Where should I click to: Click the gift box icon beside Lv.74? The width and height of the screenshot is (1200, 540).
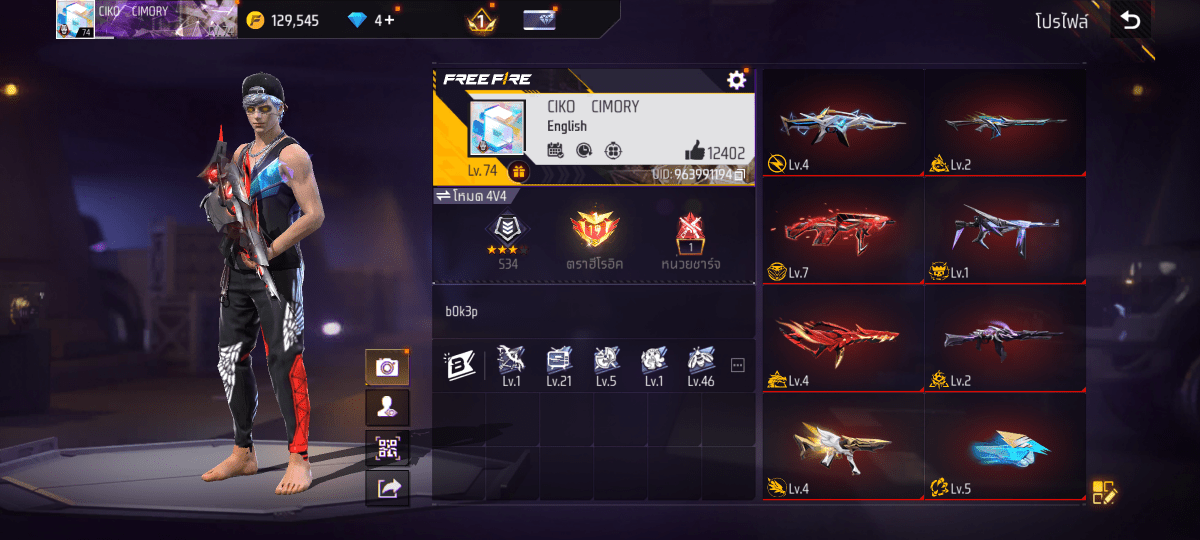(x=518, y=171)
